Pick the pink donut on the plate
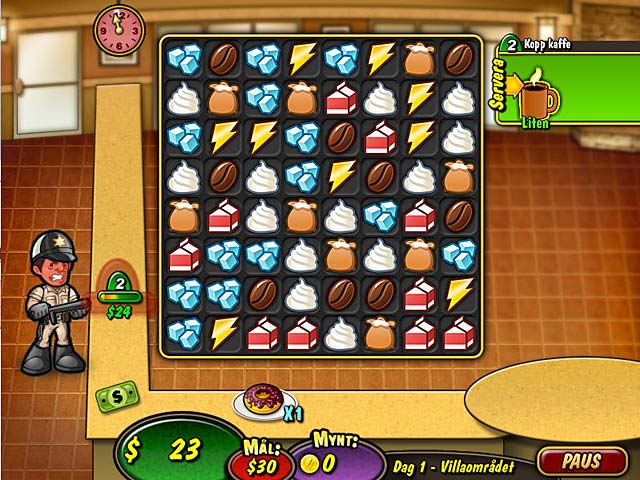Viewport: 640px width, 480px height. coord(263,401)
